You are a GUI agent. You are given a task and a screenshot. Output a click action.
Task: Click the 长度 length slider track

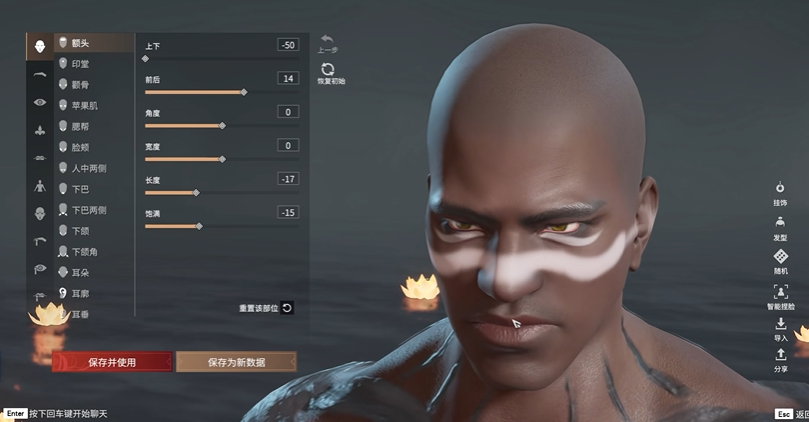(221, 192)
